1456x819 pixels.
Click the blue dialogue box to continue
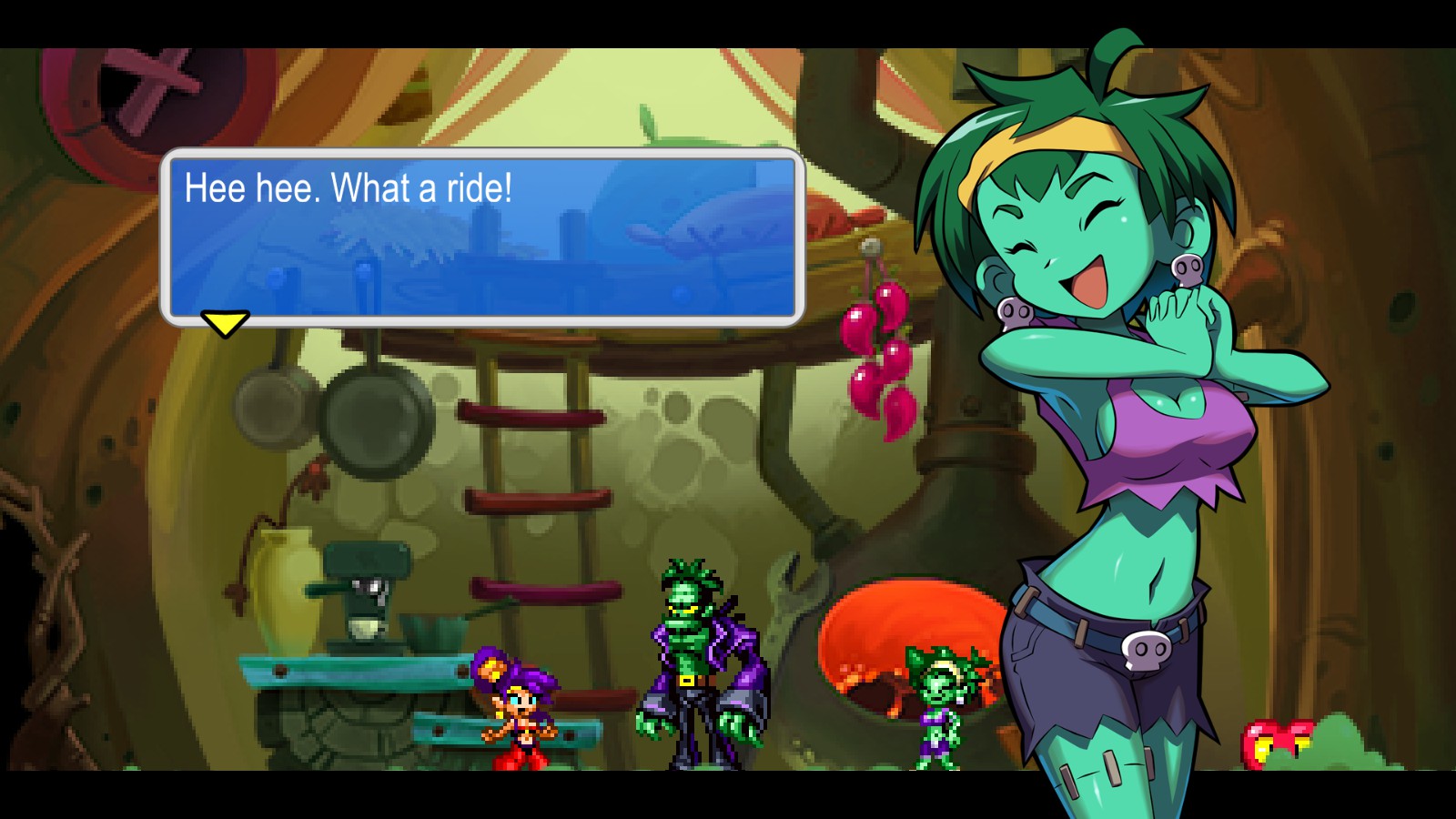pos(482,237)
